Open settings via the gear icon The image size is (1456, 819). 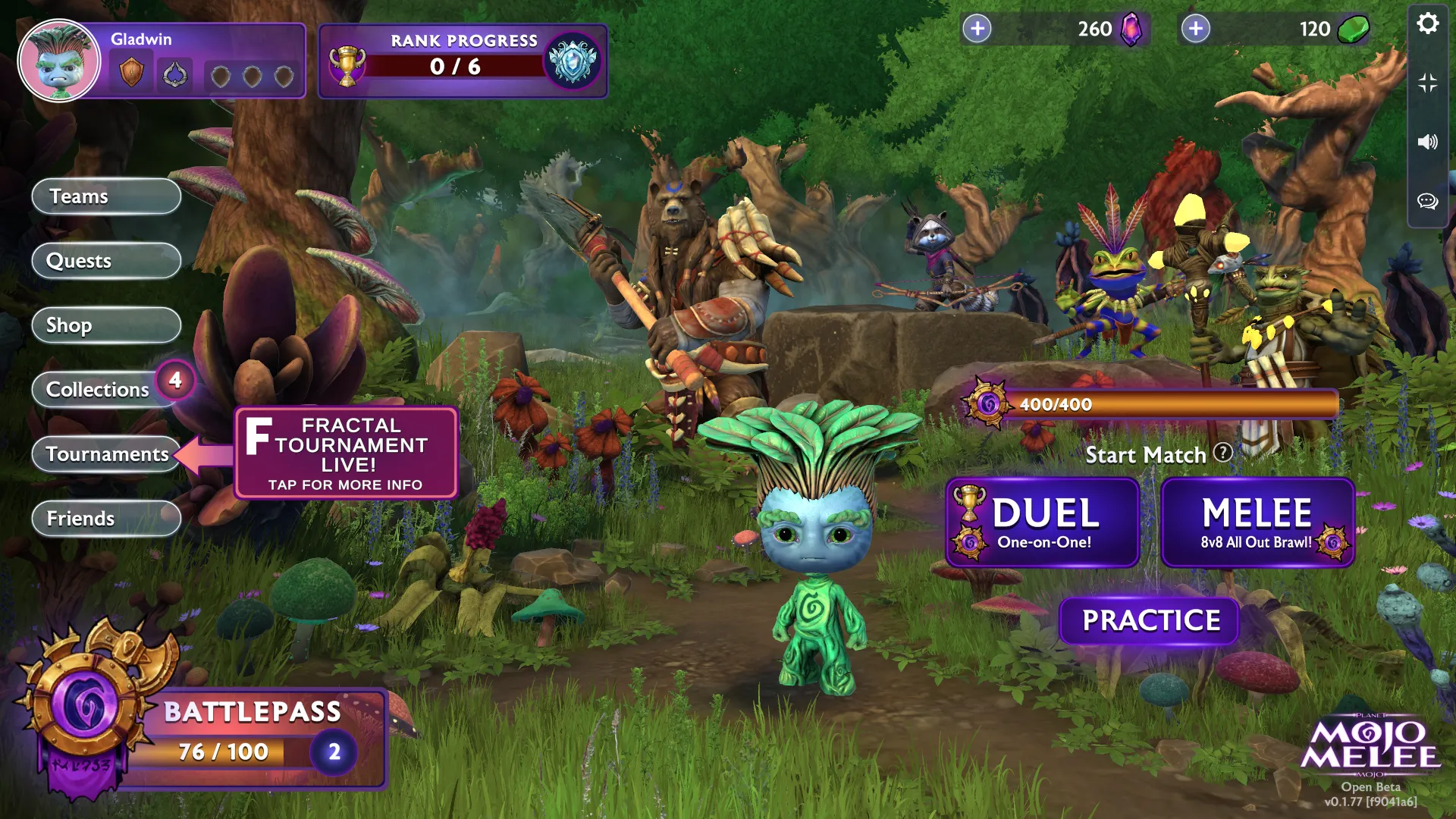[1427, 24]
